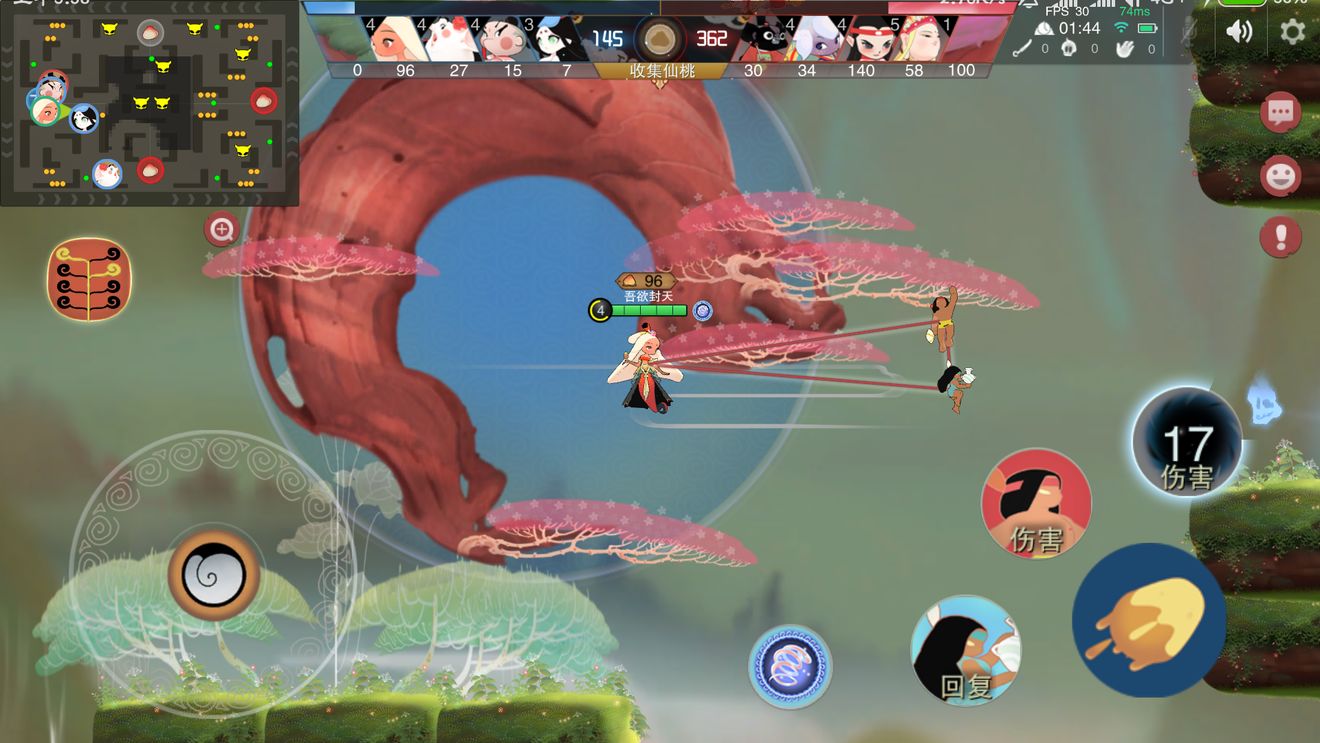The width and height of the screenshot is (1320, 743).
Task: Tap the exclamation mark alert button
Action: [x=1280, y=238]
